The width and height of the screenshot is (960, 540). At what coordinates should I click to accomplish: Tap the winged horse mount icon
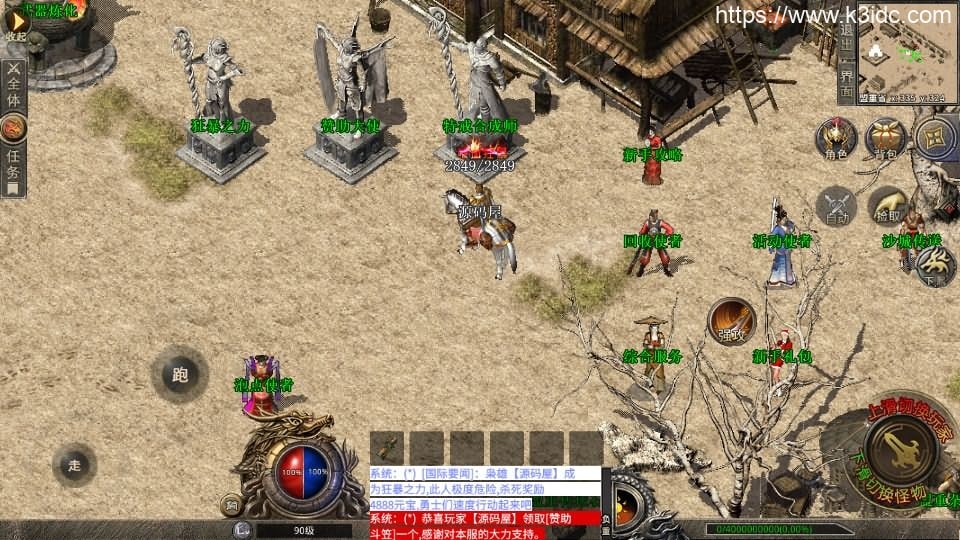[x=935, y=263]
